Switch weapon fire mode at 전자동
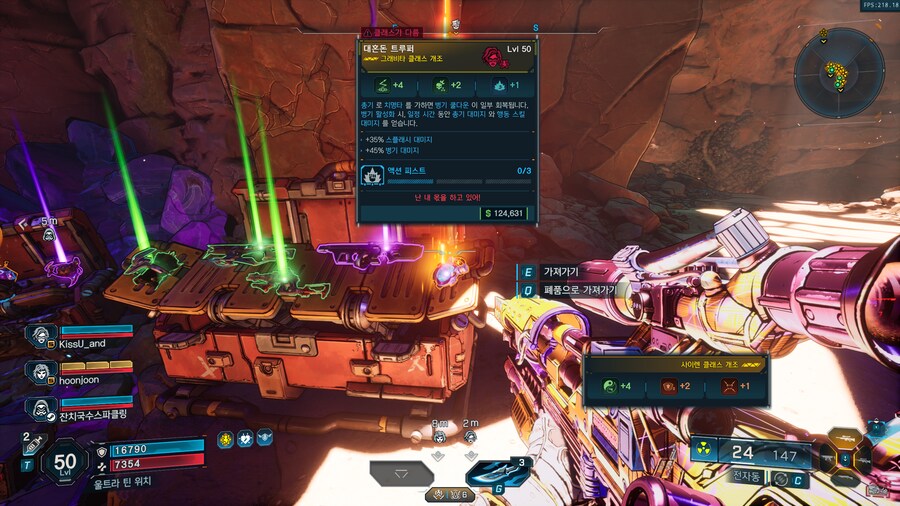Viewport: 900px width, 506px height. 749,477
